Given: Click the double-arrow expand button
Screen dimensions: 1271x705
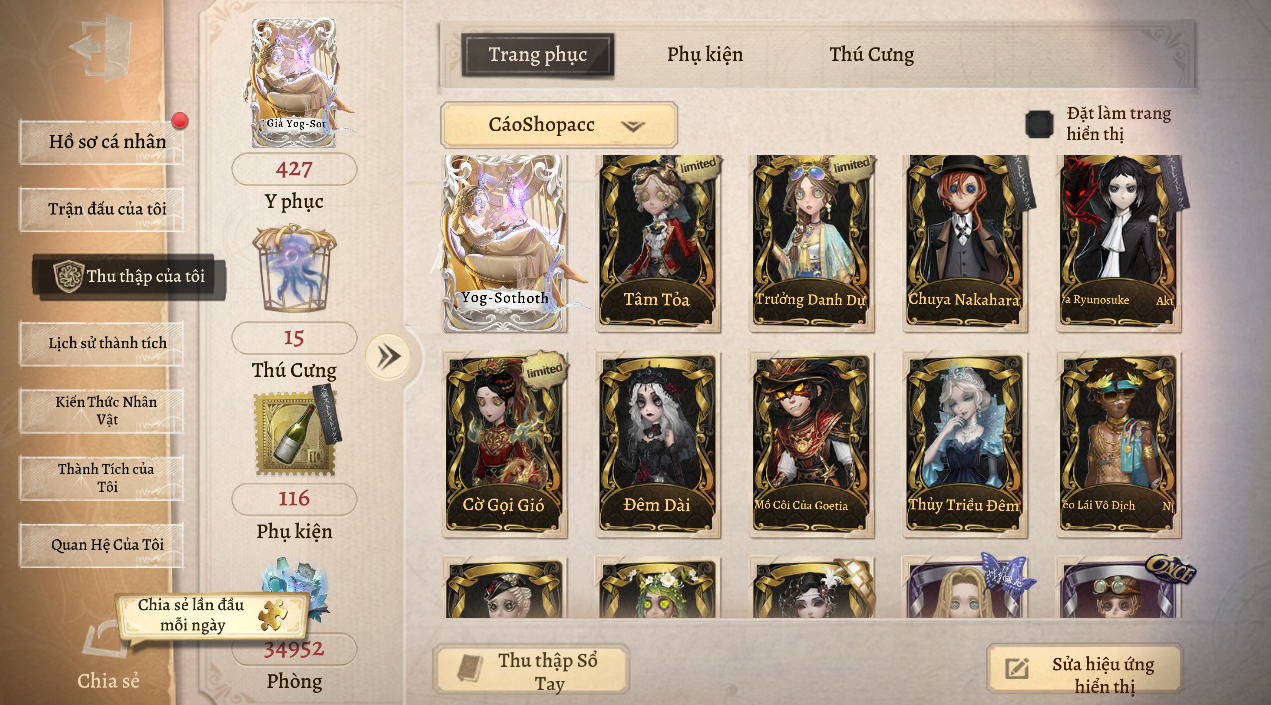Looking at the screenshot, I should click(387, 356).
